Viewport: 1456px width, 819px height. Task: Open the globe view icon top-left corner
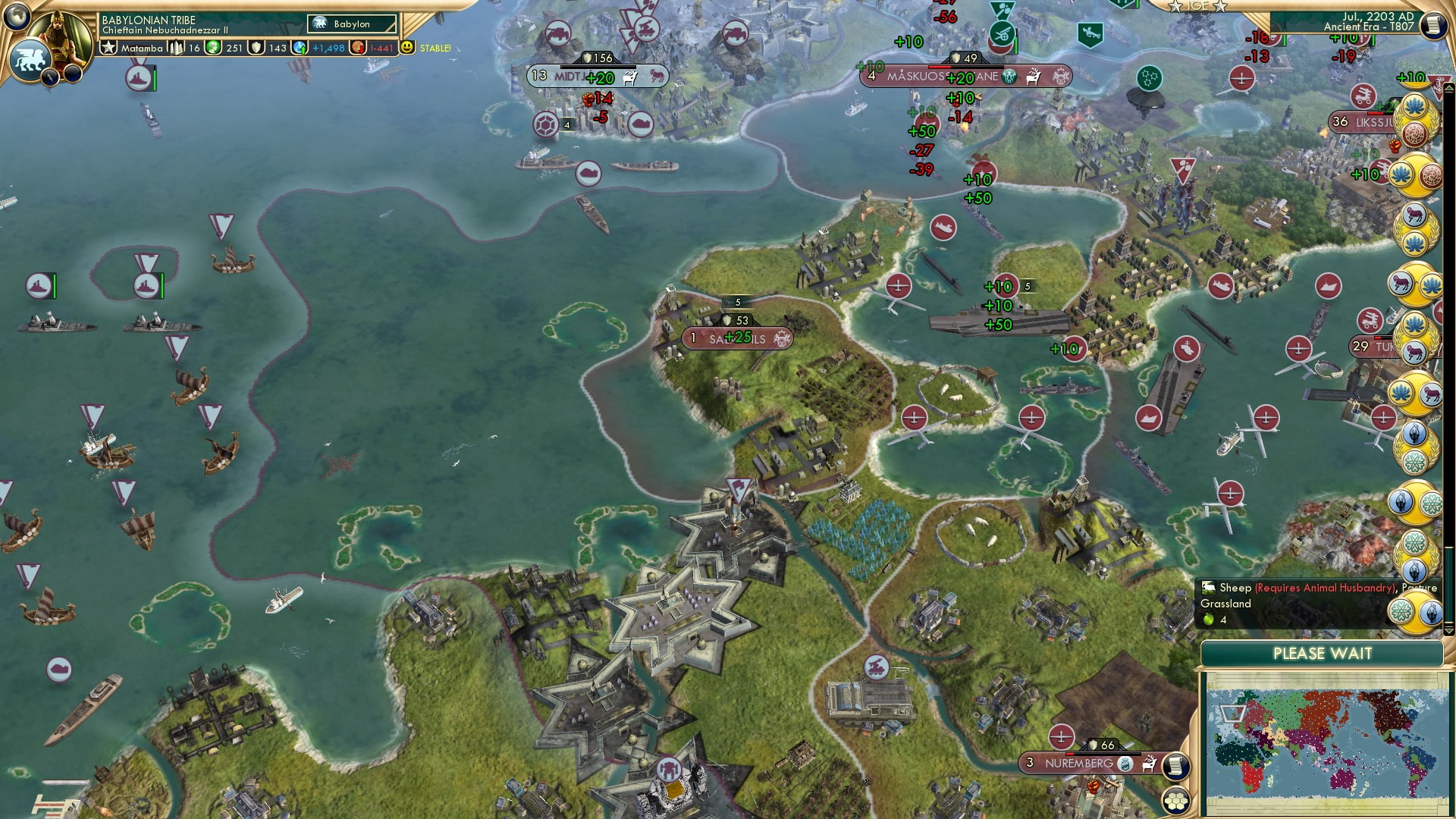[17, 17]
